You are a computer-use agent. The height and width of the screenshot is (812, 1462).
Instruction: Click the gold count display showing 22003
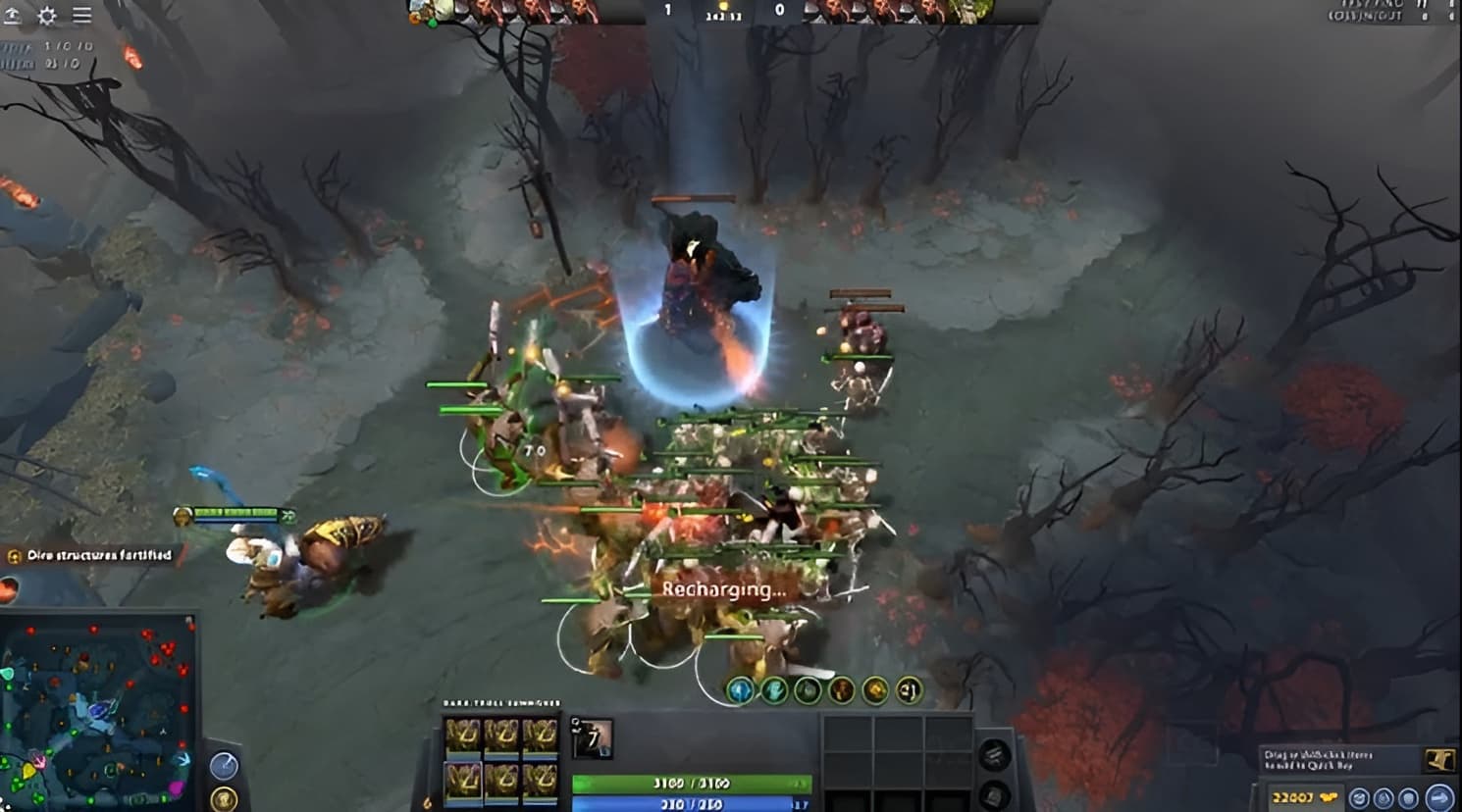[x=1291, y=797]
